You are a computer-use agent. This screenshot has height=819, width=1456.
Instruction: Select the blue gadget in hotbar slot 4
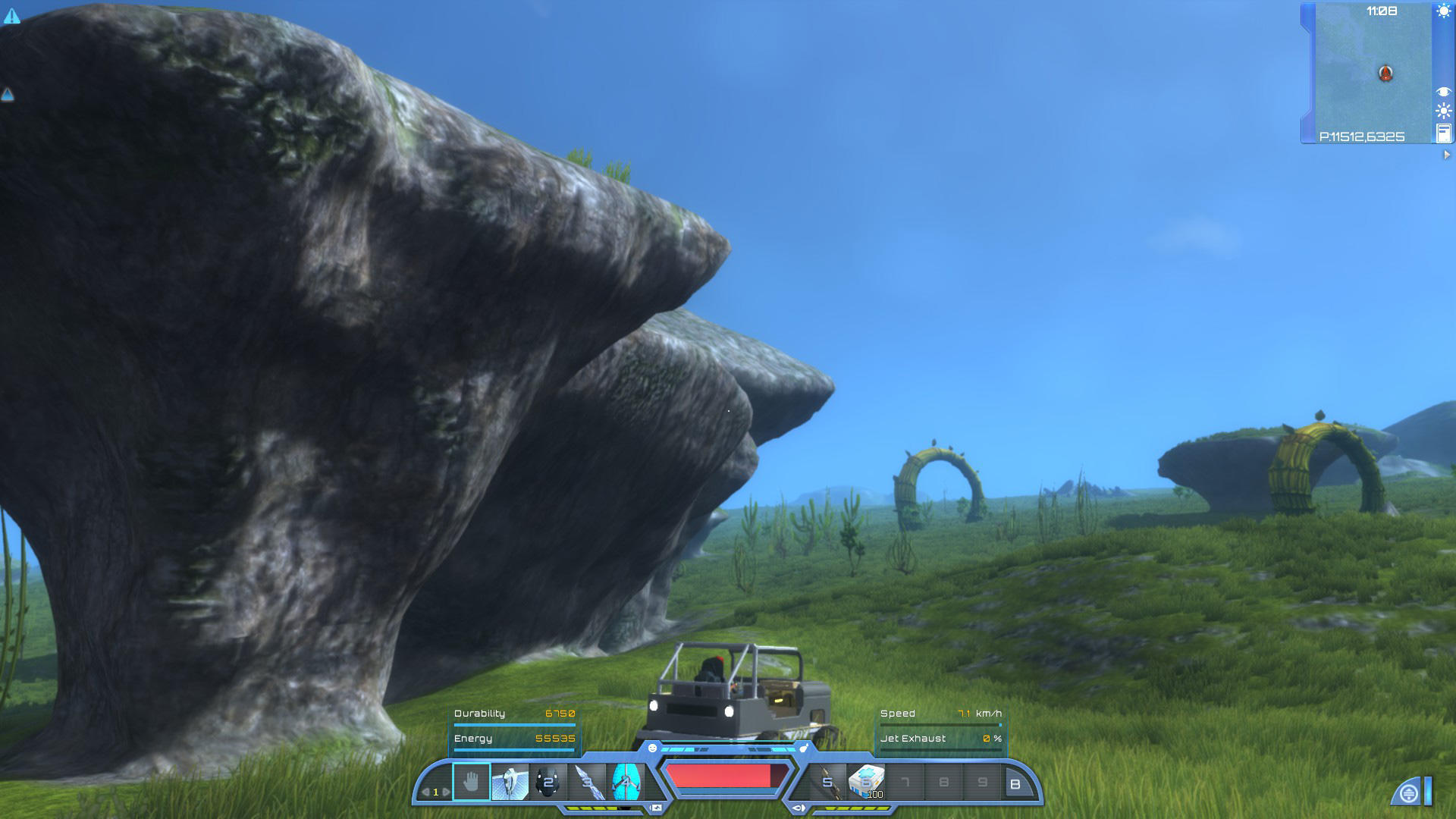[x=625, y=782]
